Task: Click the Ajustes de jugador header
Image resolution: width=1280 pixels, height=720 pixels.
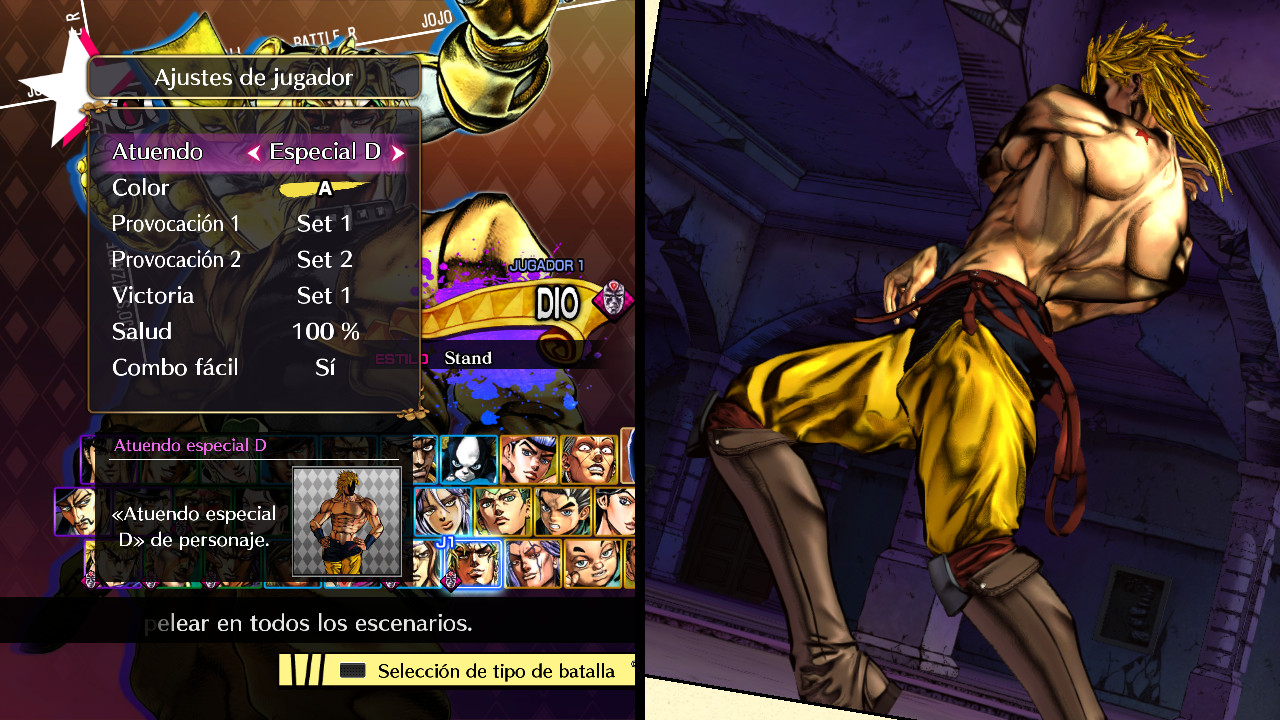Action: [253, 77]
